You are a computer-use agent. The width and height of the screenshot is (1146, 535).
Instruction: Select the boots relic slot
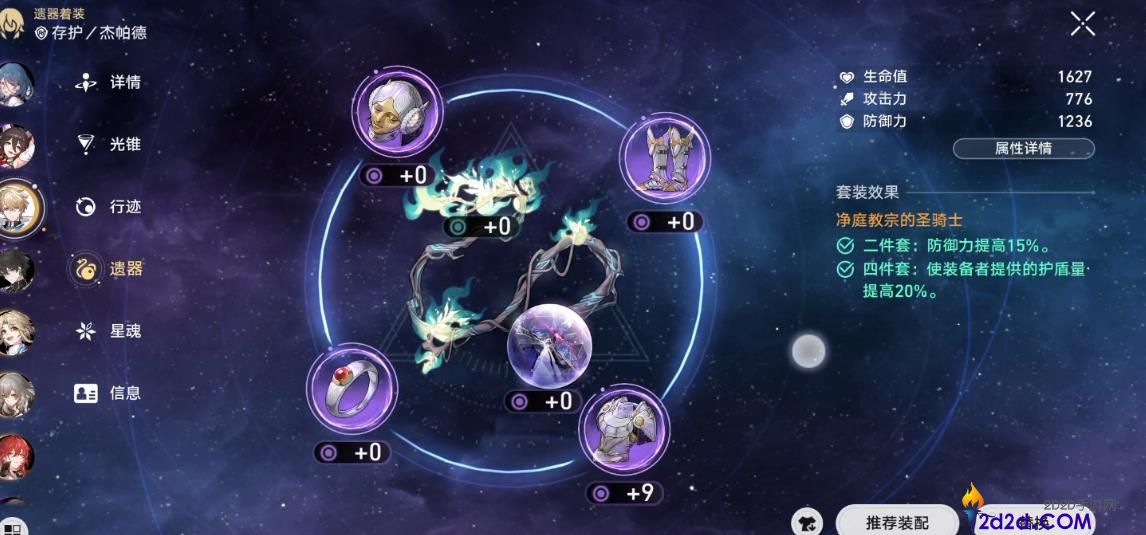(664, 158)
